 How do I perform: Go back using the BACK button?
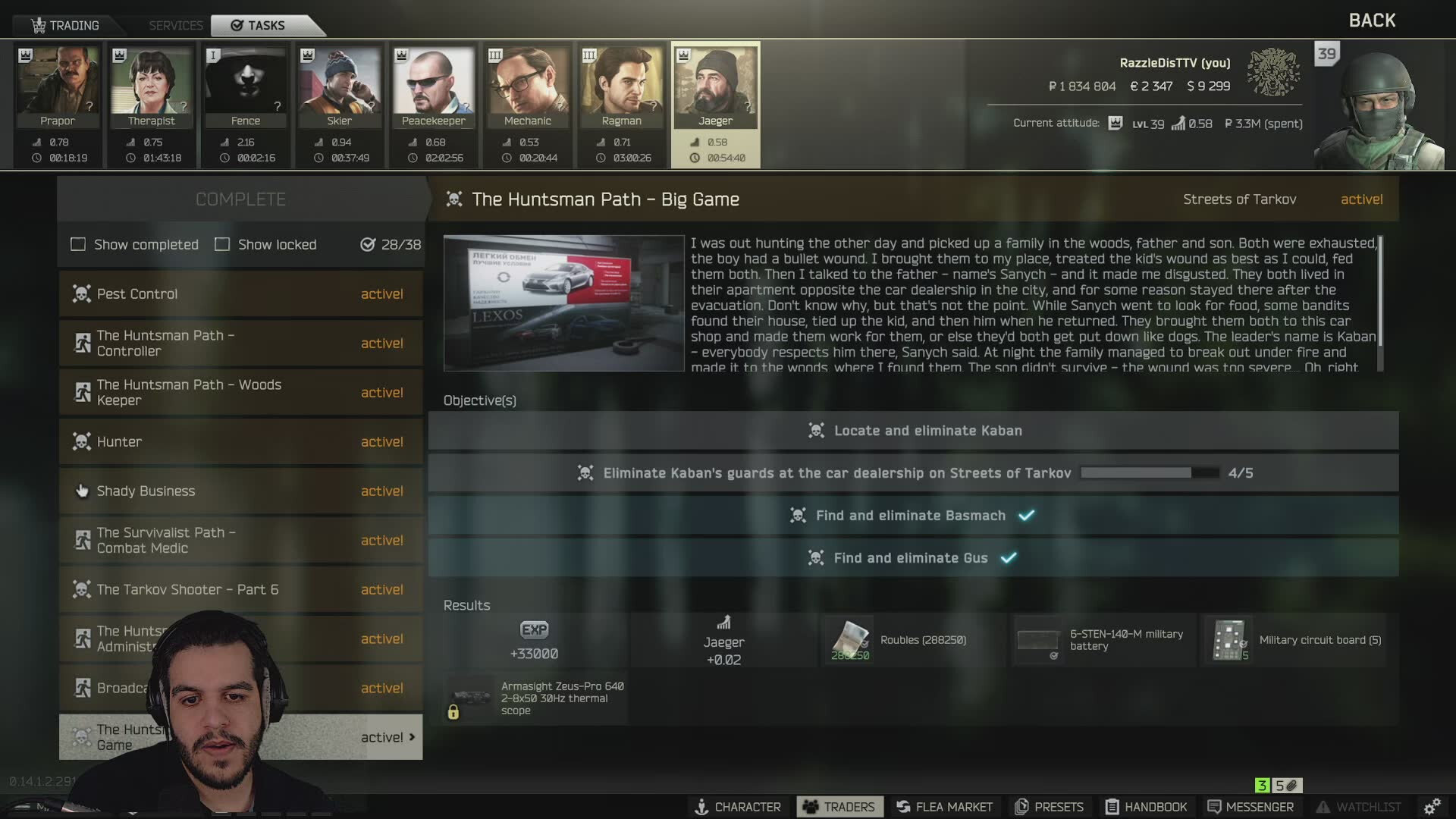(x=1371, y=20)
